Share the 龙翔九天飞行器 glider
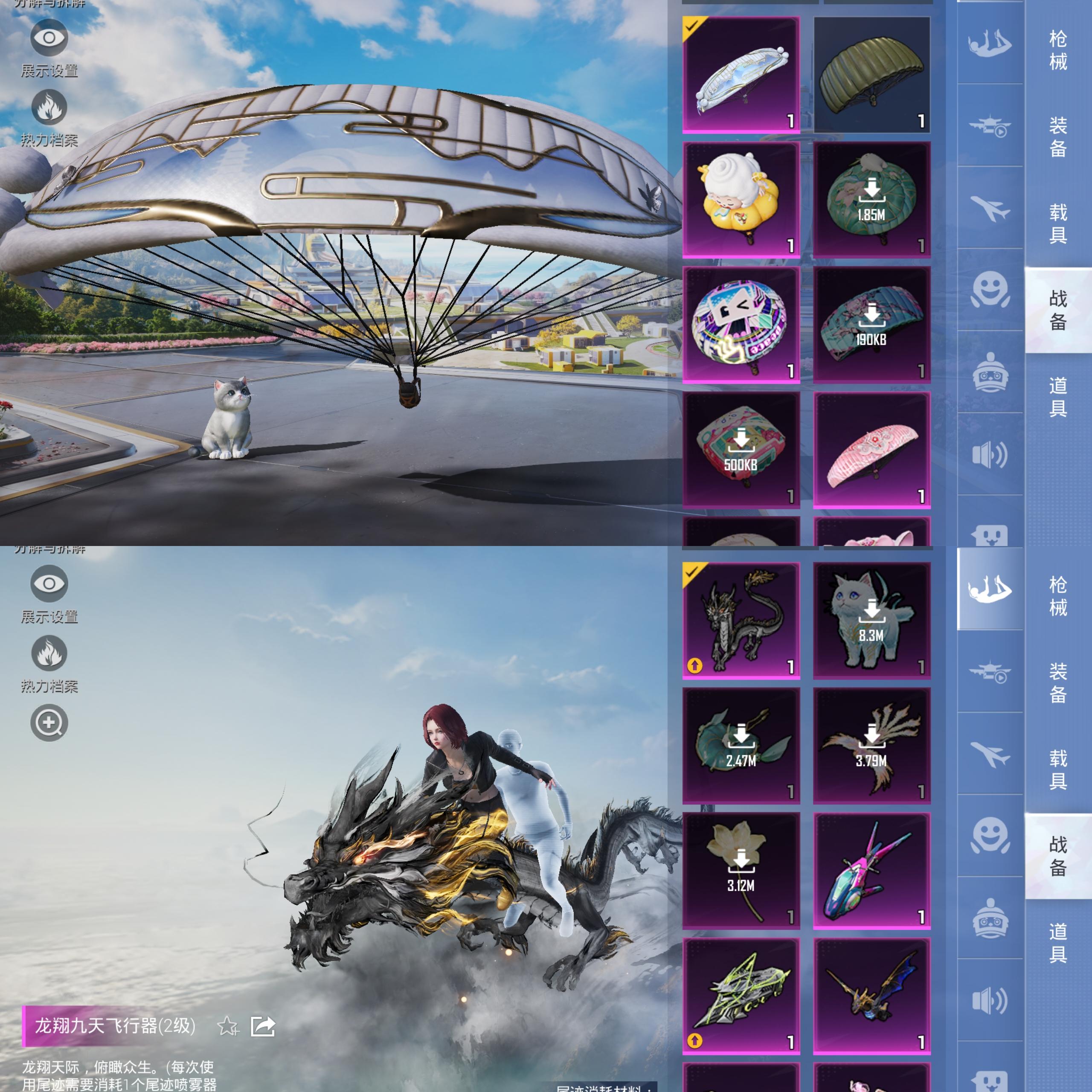The image size is (1092, 1092). tap(263, 1026)
